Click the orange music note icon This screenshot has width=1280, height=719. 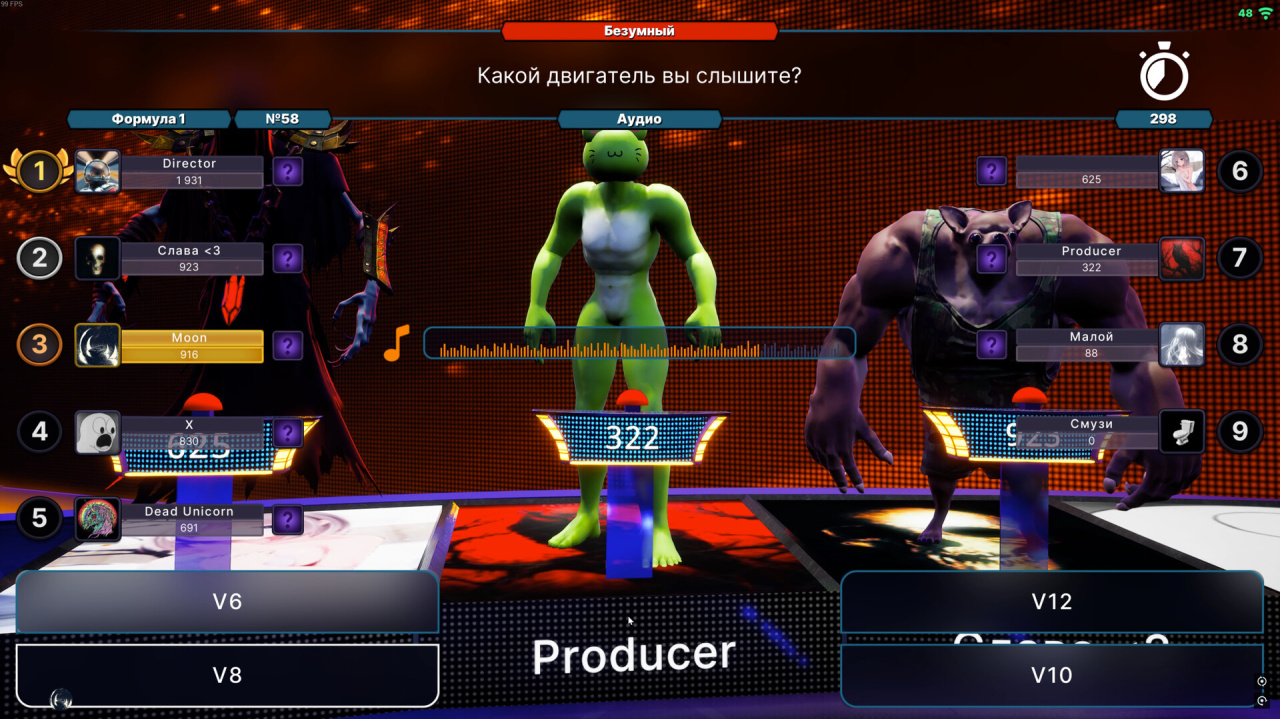tap(397, 343)
